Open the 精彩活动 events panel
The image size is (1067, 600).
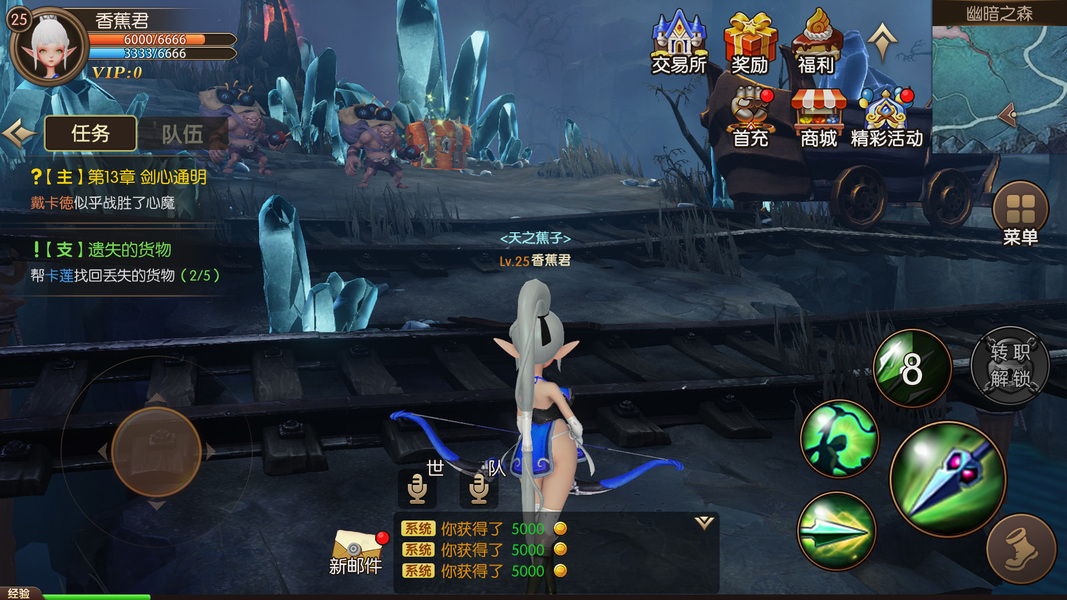pos(886,116)
